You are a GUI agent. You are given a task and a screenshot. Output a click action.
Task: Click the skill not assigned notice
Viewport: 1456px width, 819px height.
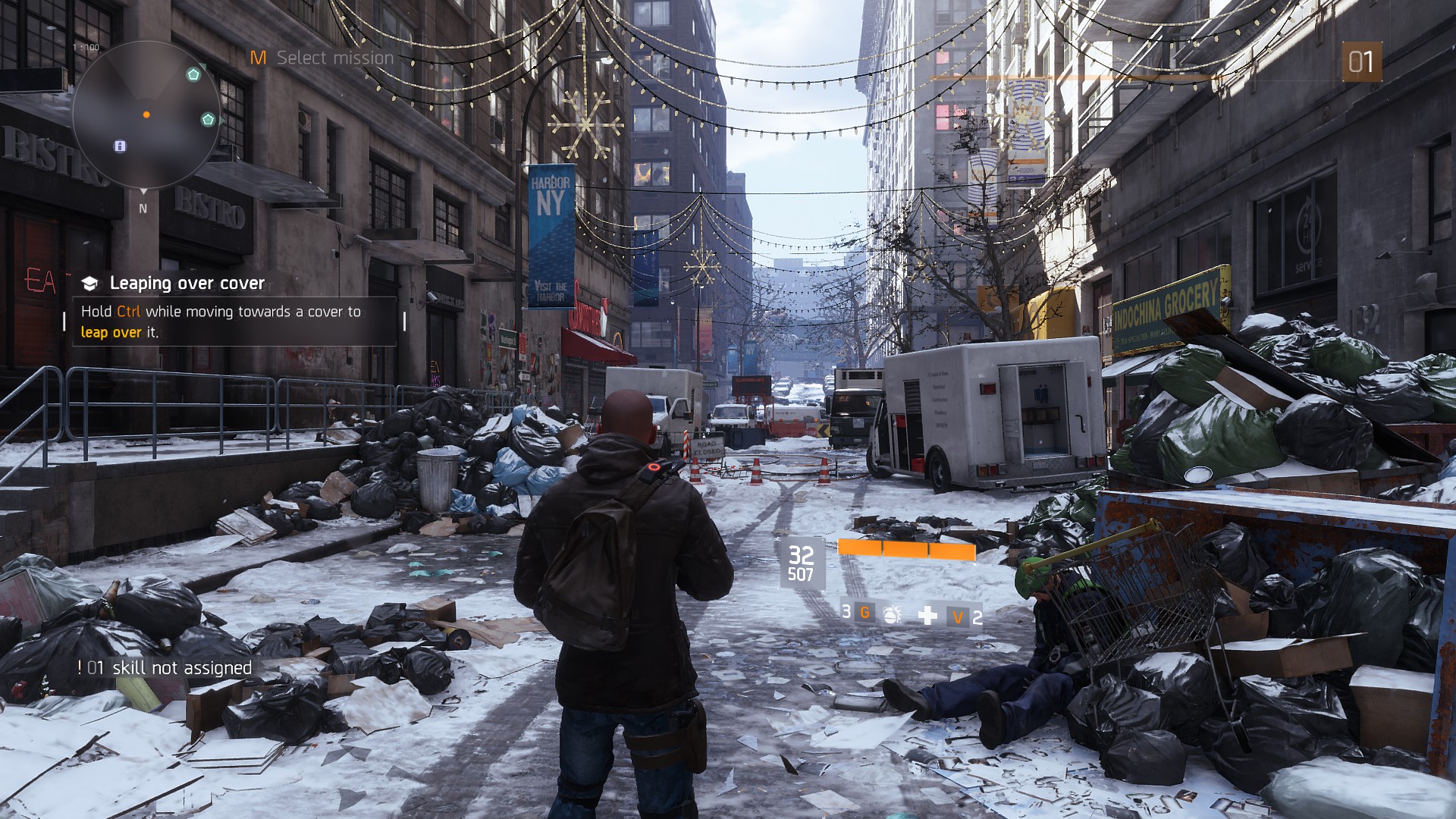165,668
